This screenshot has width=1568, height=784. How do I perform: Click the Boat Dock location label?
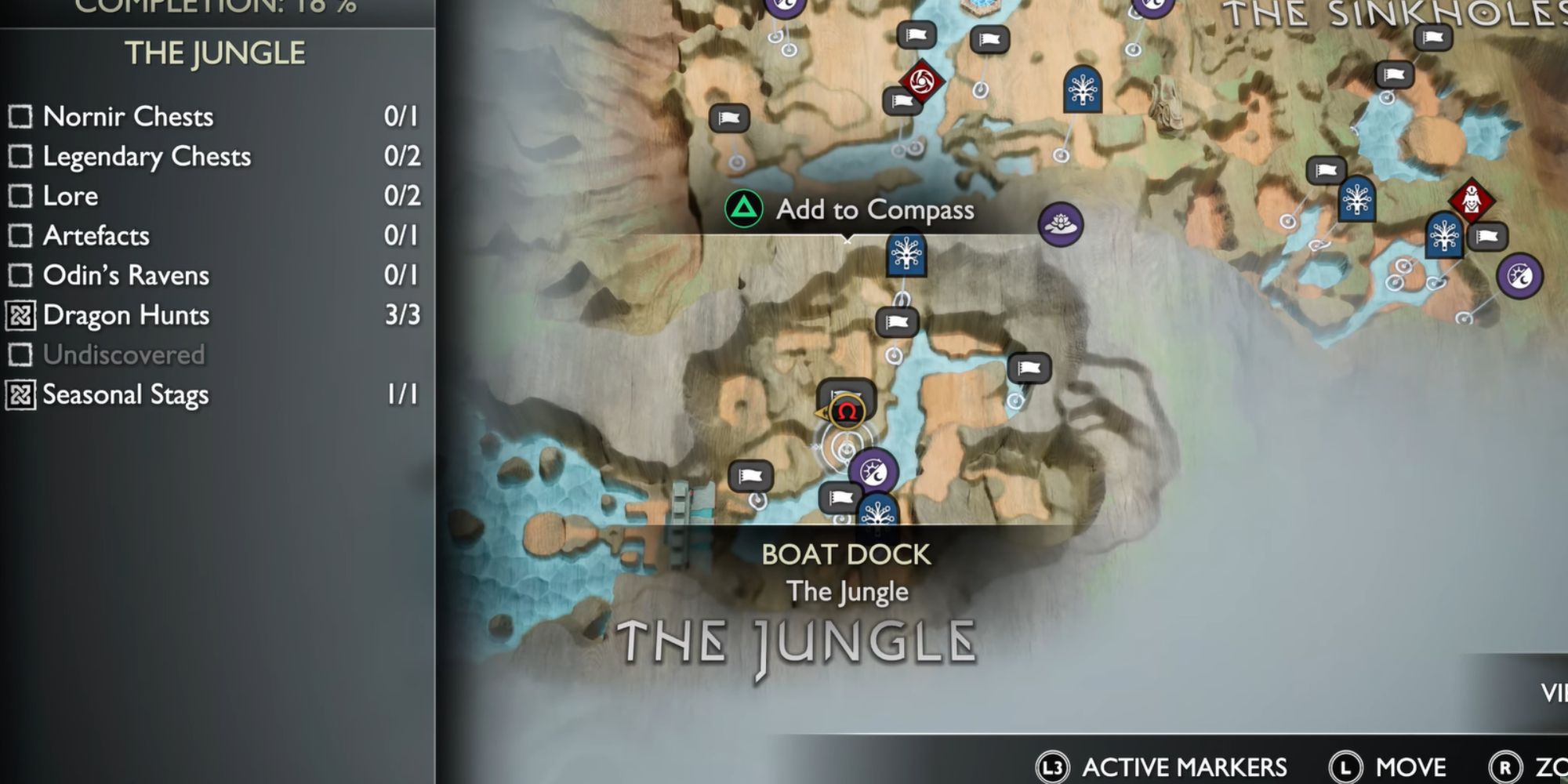coord(844,554)
